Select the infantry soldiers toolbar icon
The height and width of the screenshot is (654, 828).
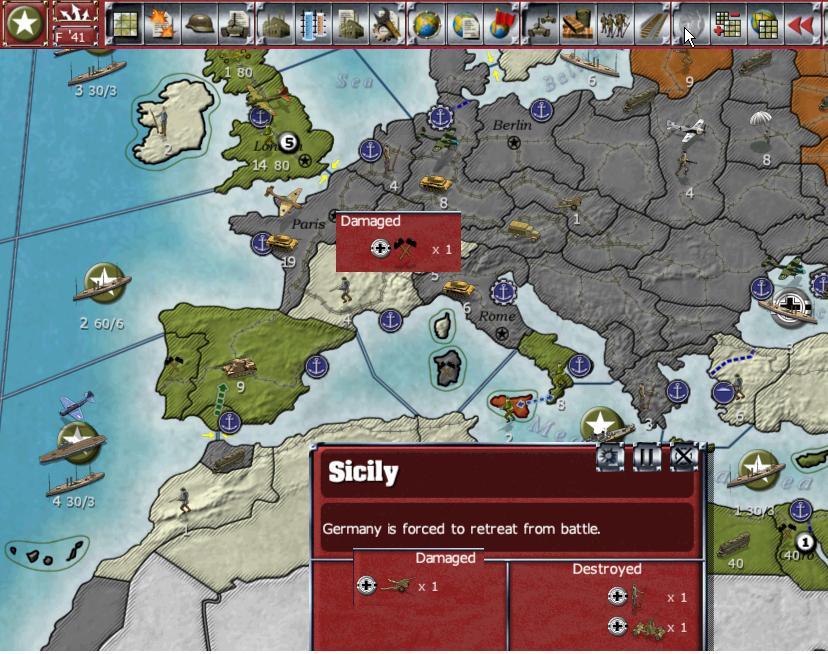pyautogui.click(x=615, y=24)
